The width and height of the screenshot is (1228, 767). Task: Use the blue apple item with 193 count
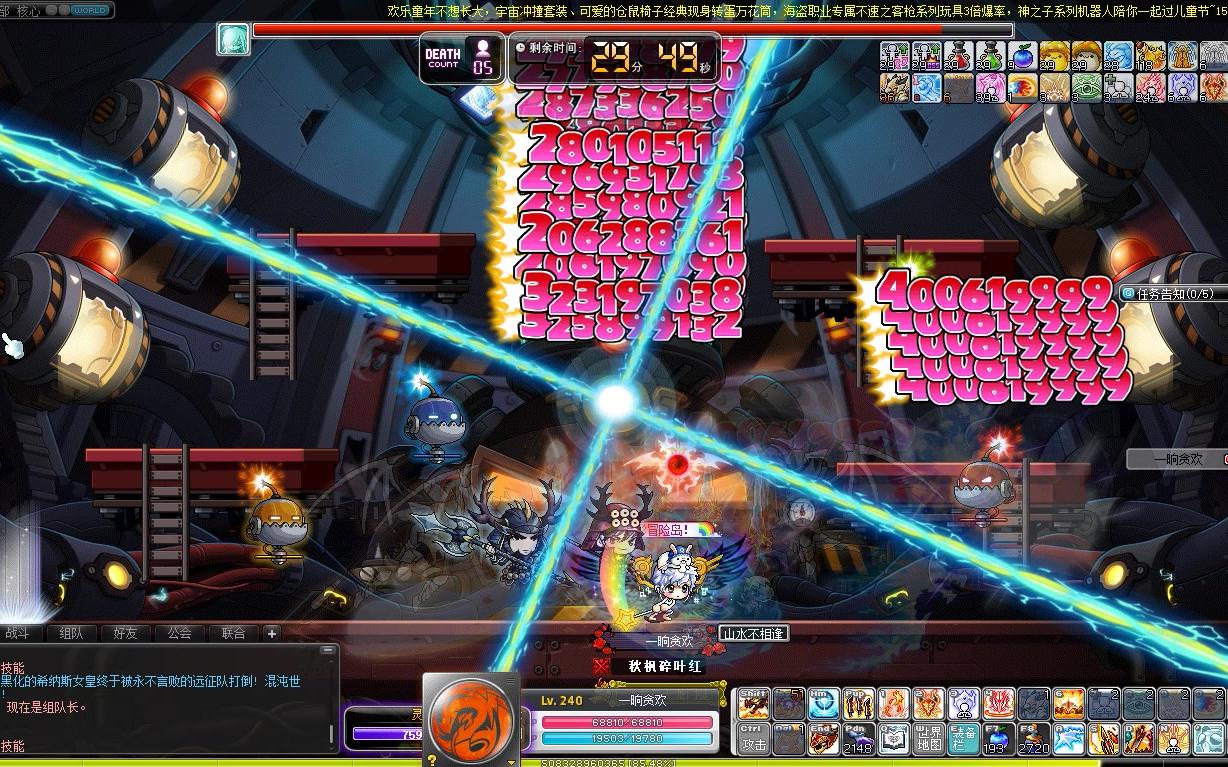(998, 740)
